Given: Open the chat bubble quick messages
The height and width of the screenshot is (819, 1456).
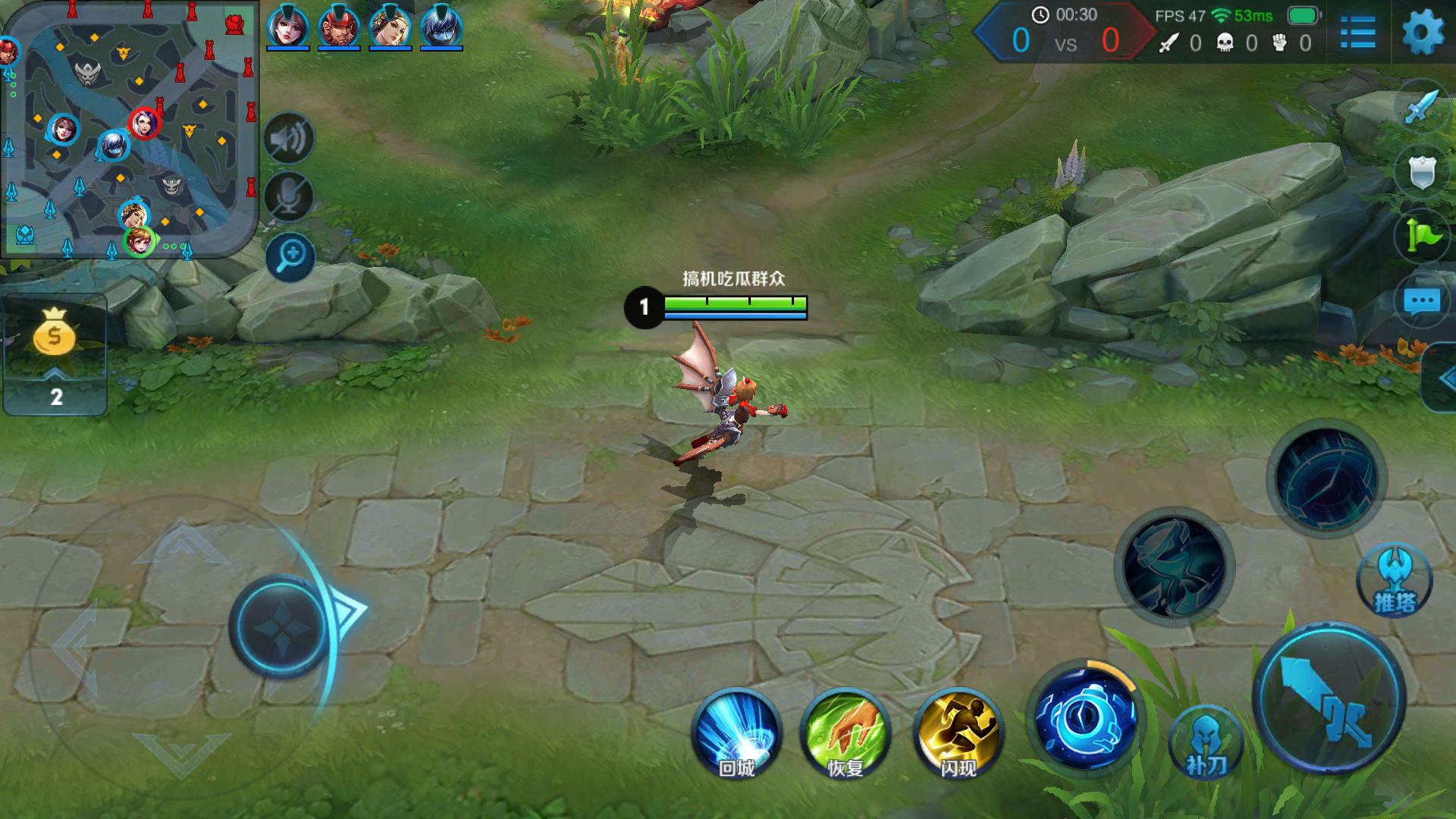Looking at the screenshot, I should click(1421, 301).
